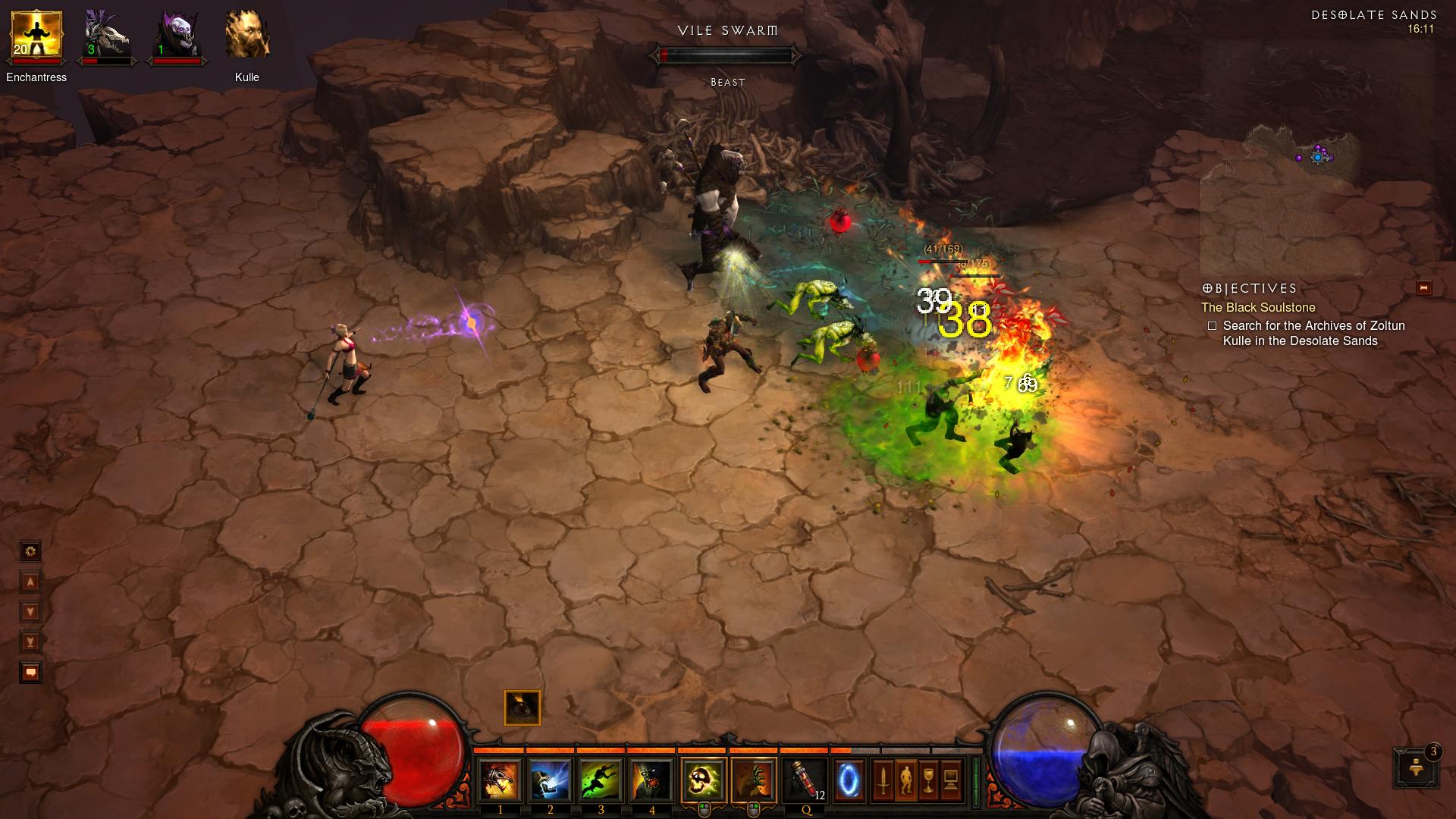Image resolution: width=1456 pixels, height=819 pixels.
Task: Click the chat down arrow button
Action: pyautogui.click(x=30, y=612)
